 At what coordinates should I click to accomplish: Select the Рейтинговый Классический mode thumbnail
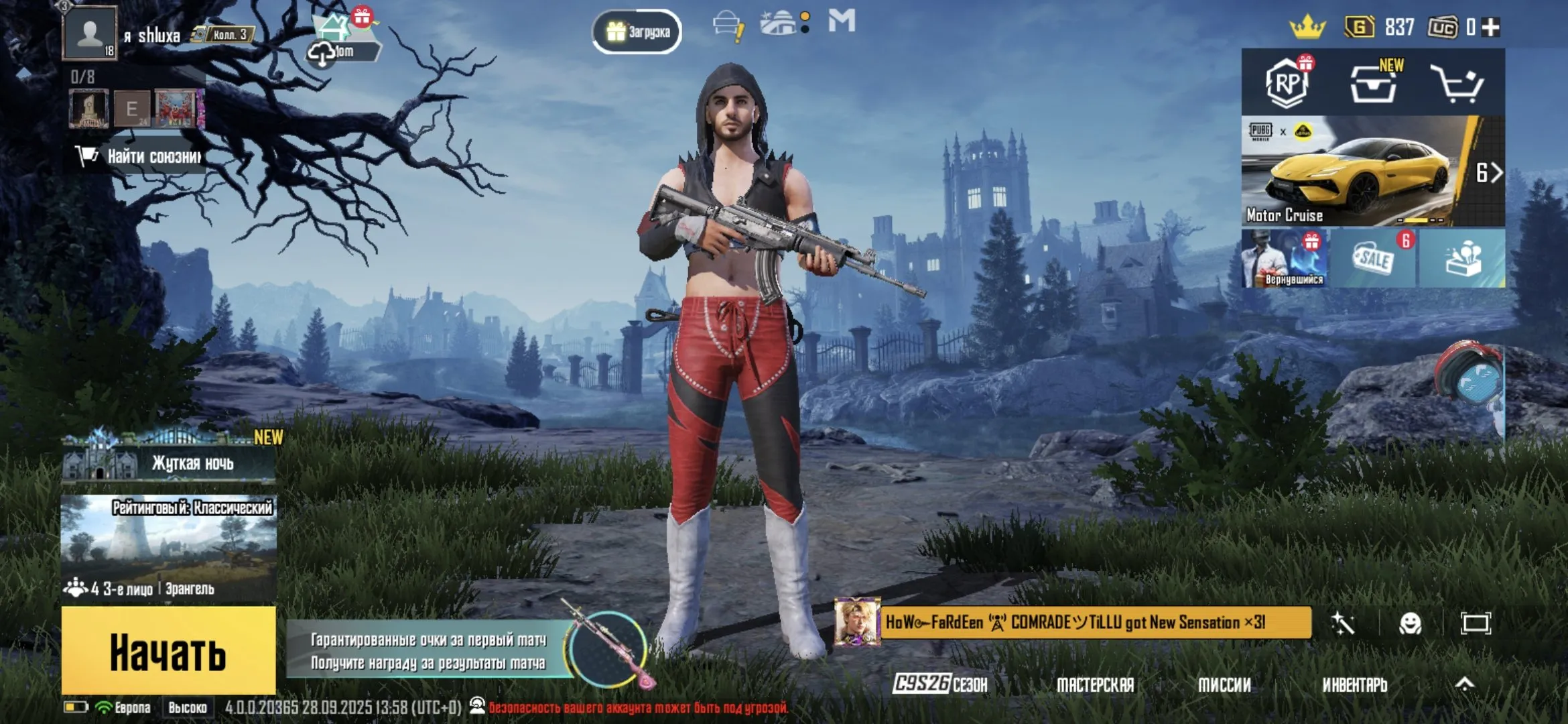tap(169, 546)
